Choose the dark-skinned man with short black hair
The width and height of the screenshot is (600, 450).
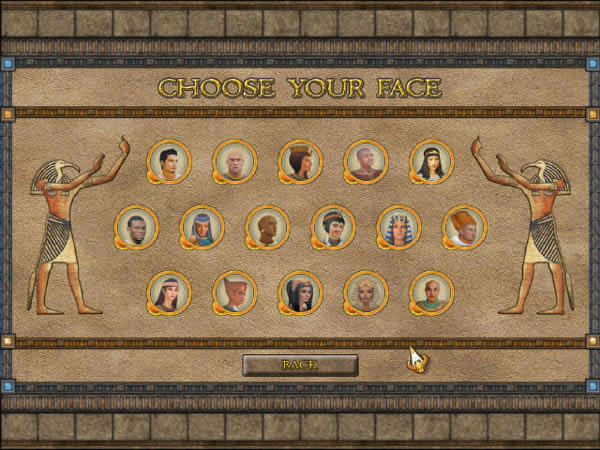[x=136, y=226]
